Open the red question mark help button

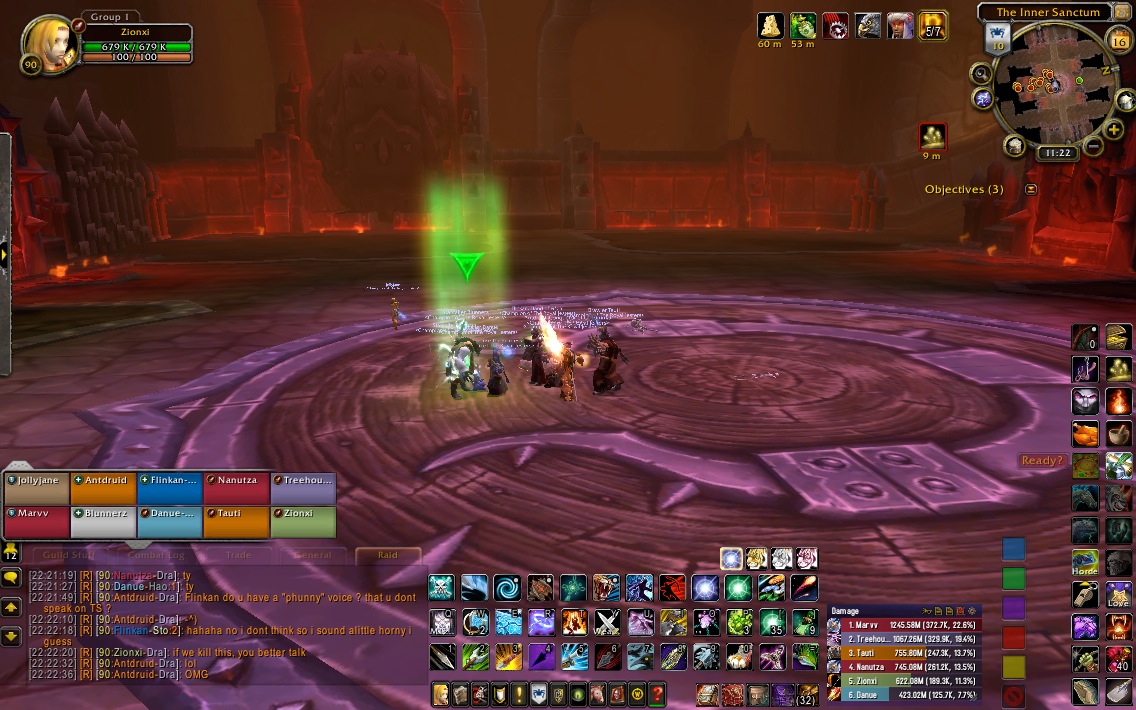coord(657,693)
